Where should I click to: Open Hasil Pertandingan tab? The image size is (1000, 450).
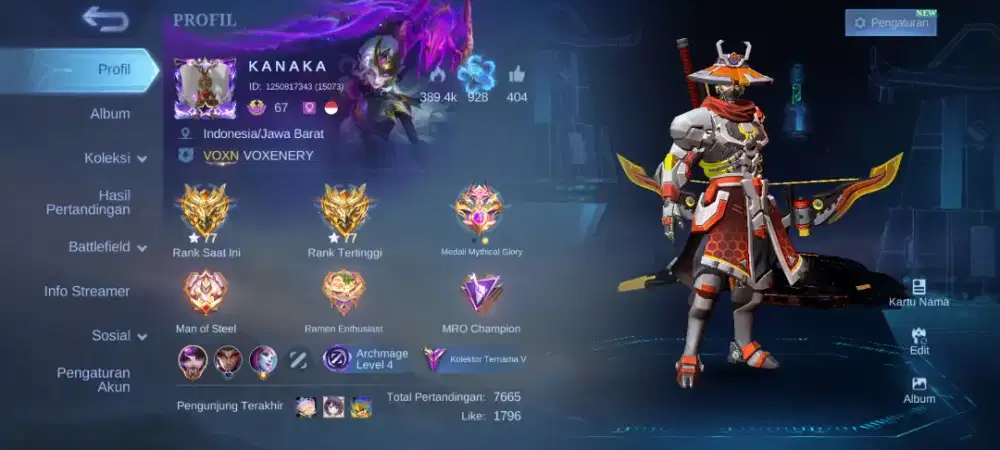click(x=88, y=202)
